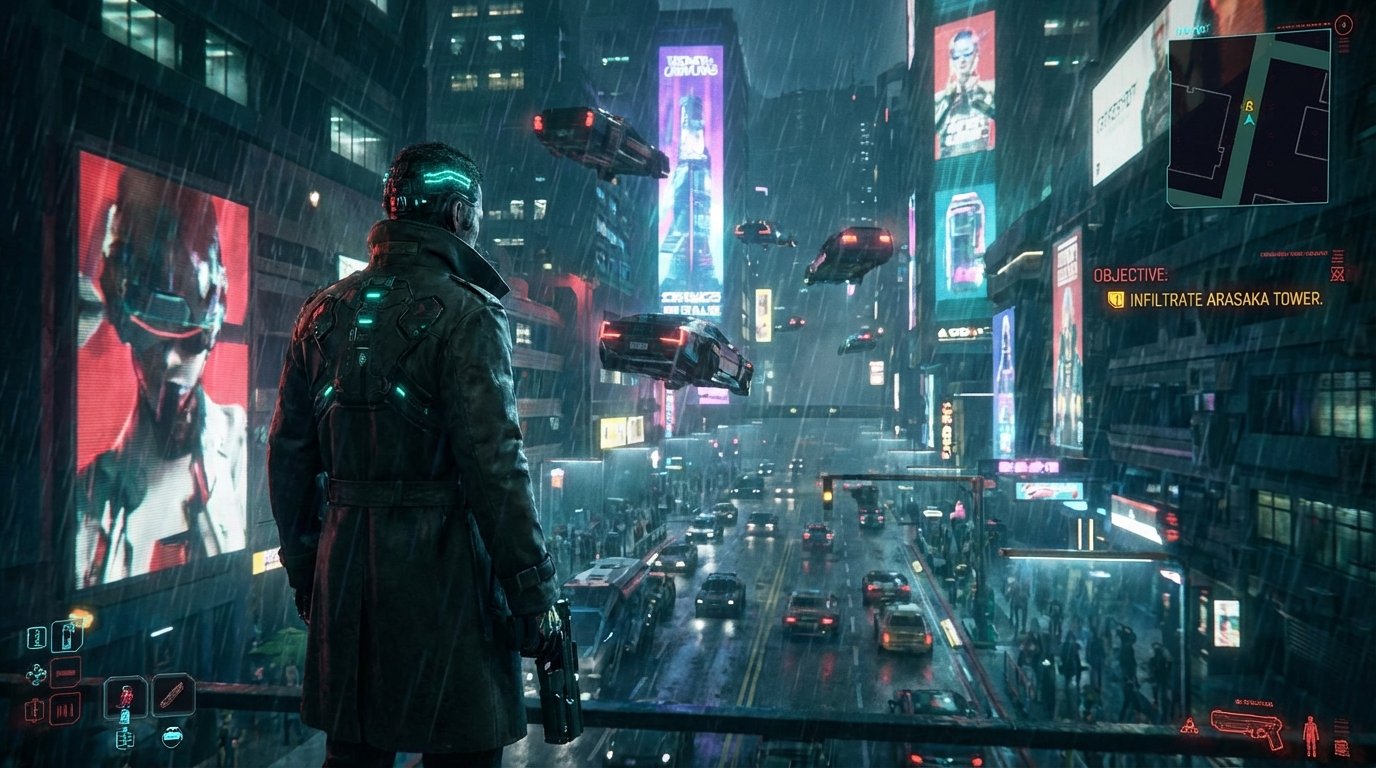
Task: Open the red ammo bars slot
Action: (63, 708)
